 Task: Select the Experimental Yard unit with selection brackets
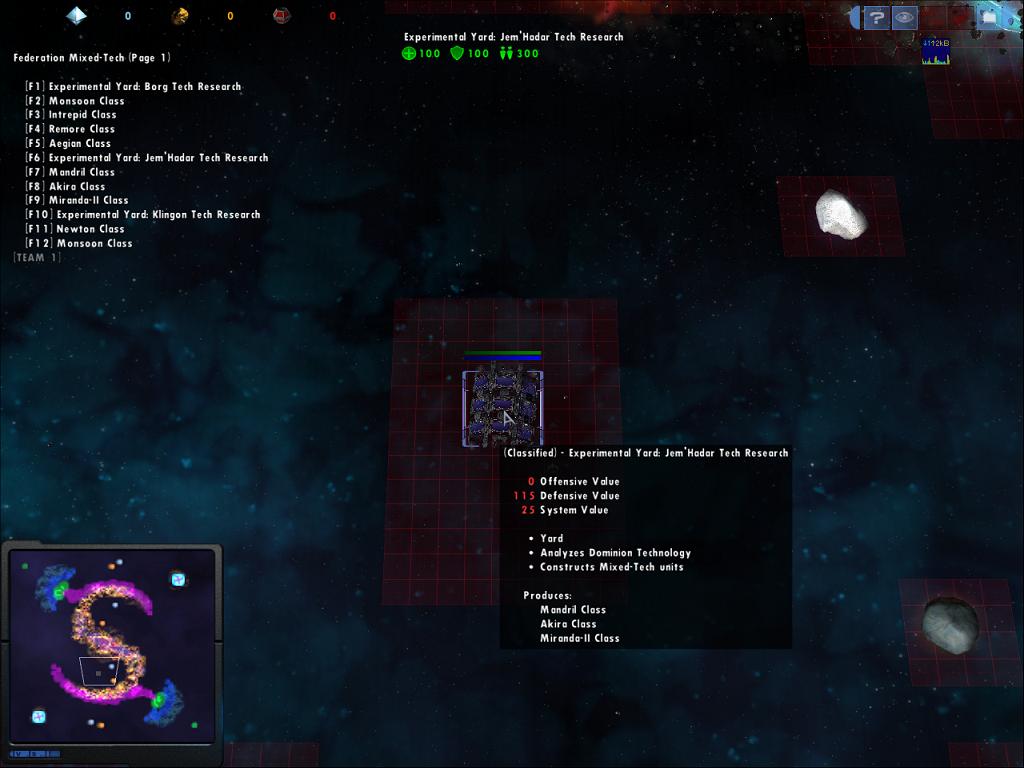click(502, 408)
